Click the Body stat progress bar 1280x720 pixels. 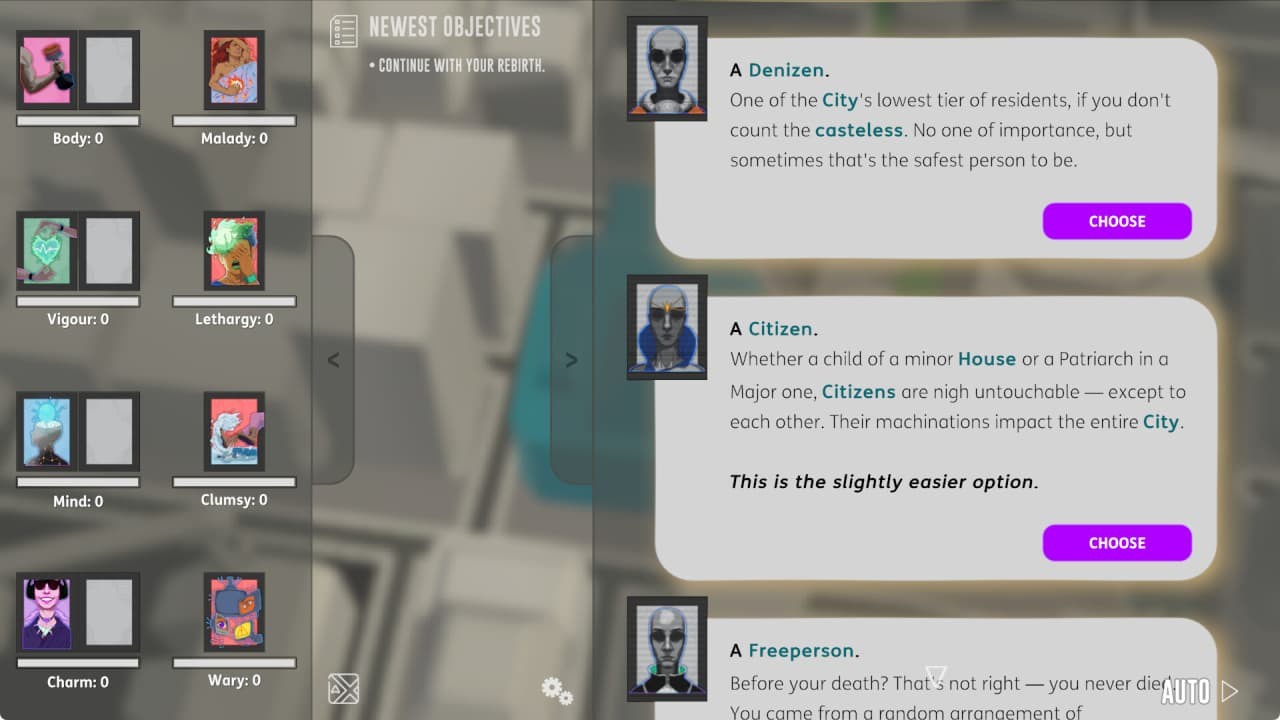coord(76,120)
